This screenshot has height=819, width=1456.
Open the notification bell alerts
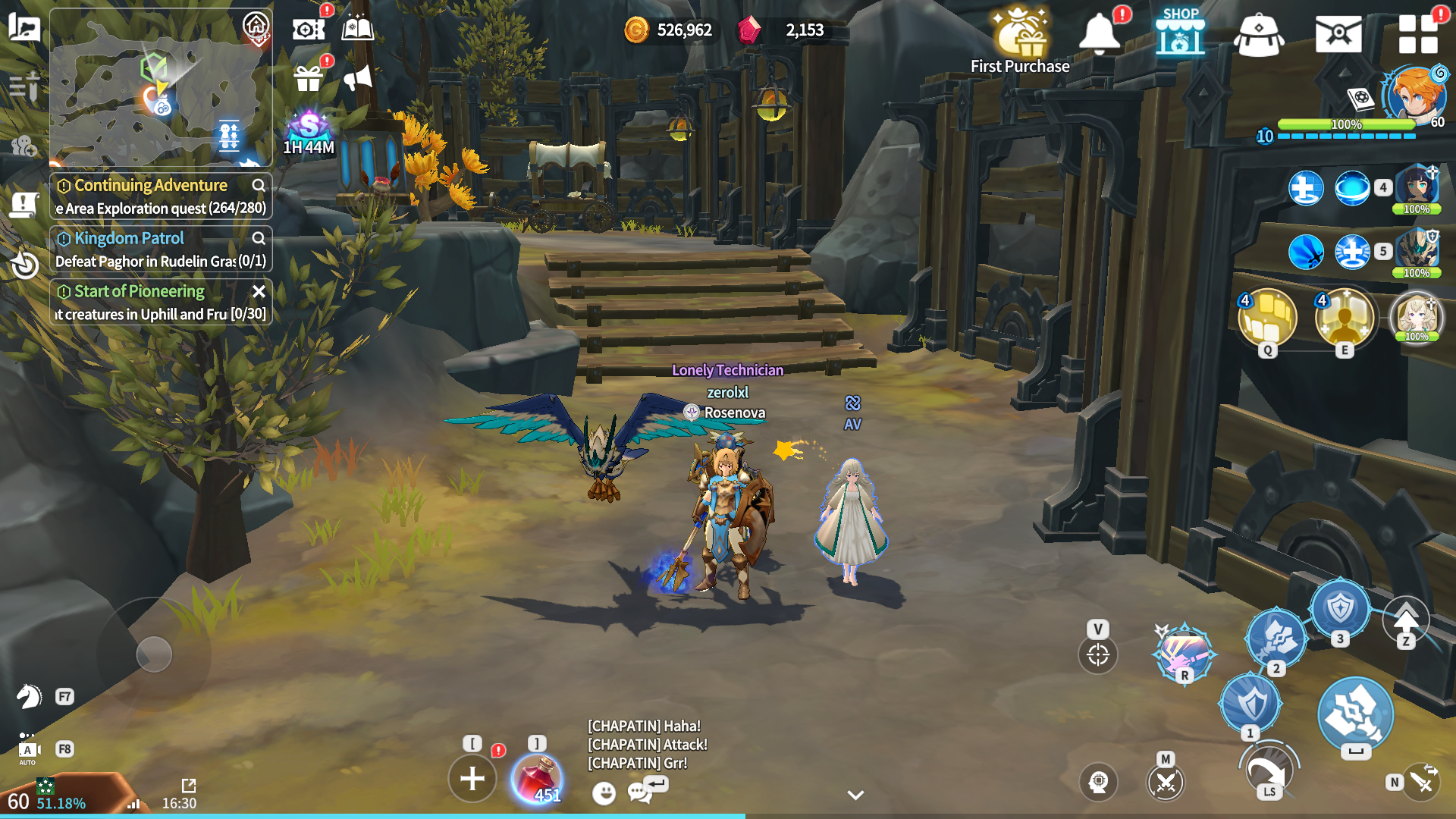[x=1099, y=33]
